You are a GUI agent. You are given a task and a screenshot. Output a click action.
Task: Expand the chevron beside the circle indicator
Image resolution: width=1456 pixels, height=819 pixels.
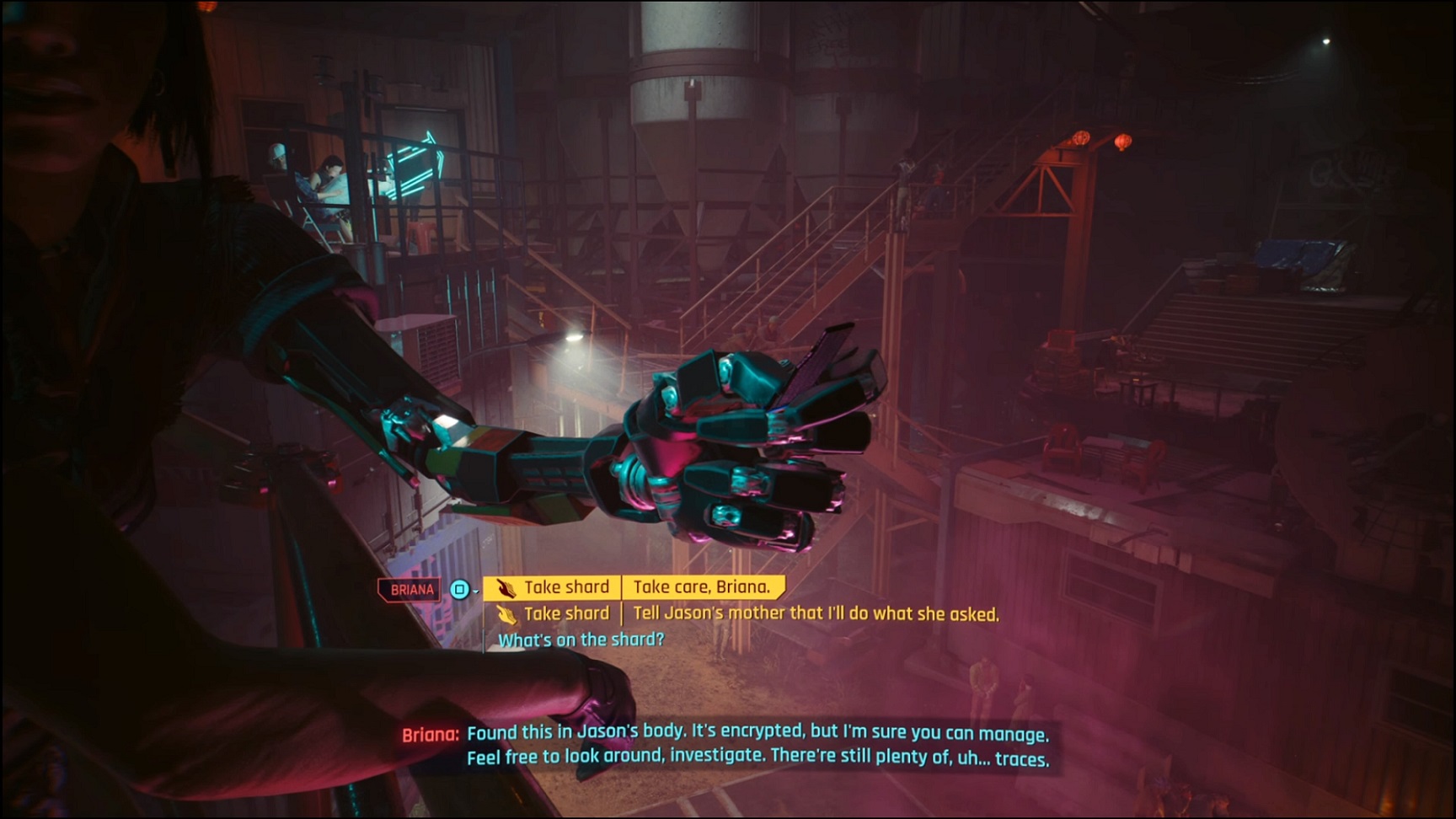476,592
